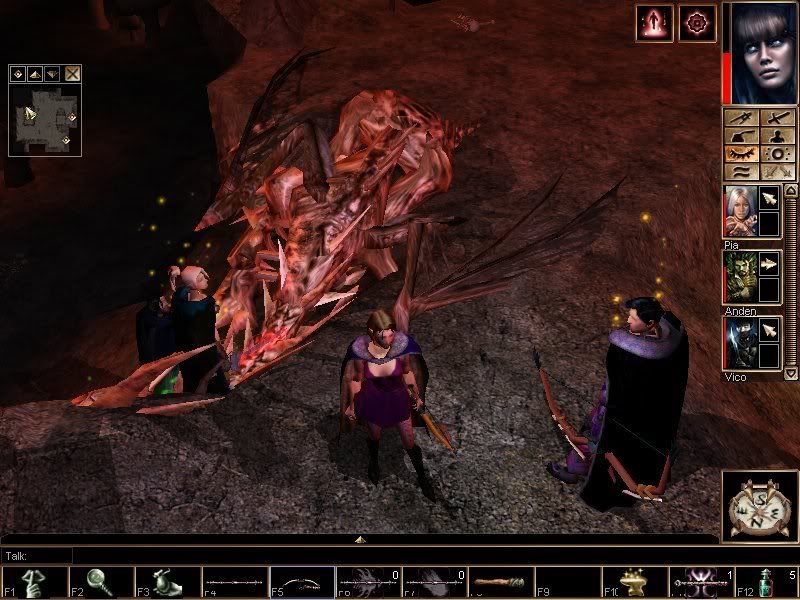
Task: Use the F5 bow quickslot
Action: 298,582
